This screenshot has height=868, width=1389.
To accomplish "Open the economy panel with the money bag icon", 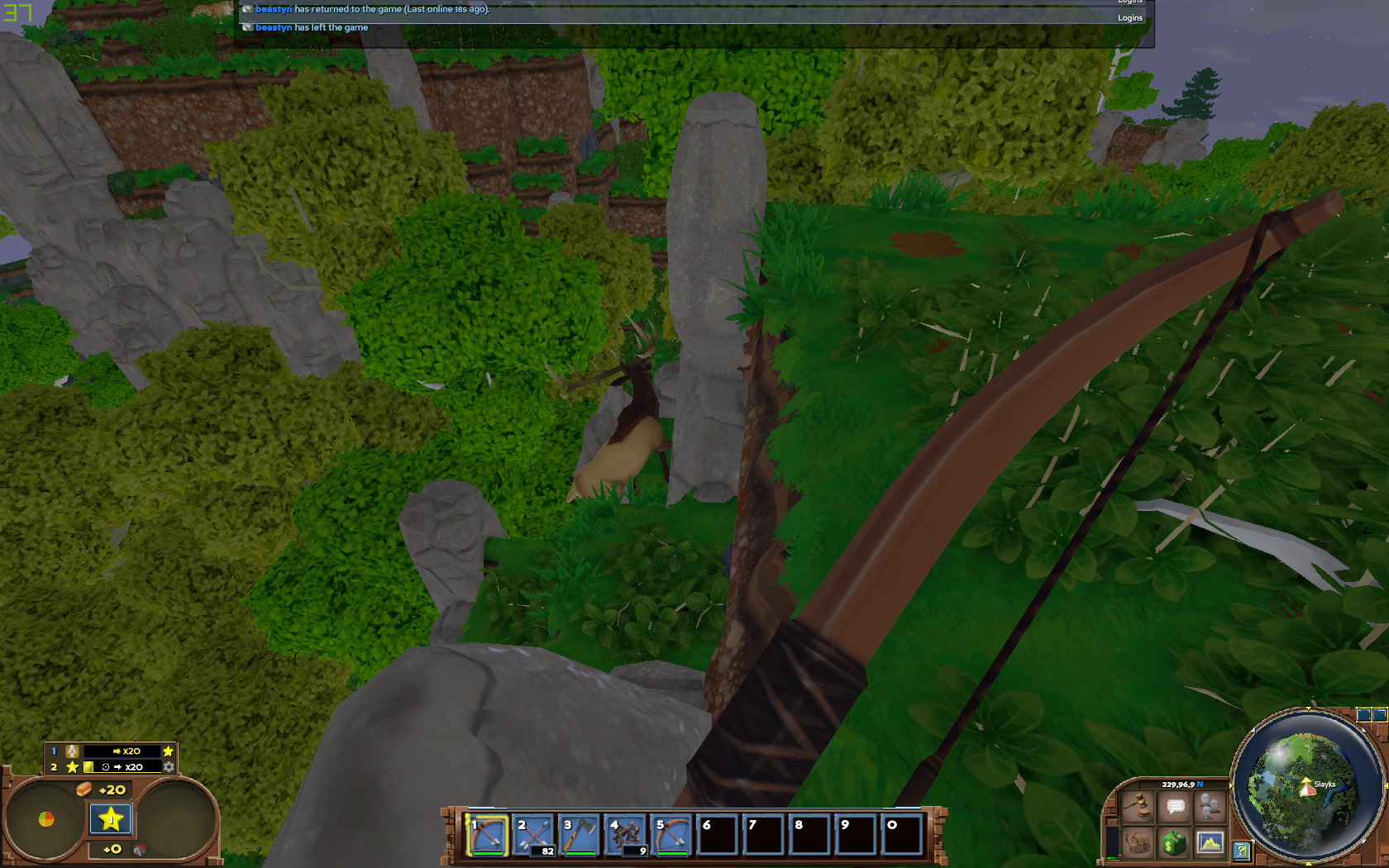I will point(1173,843).
